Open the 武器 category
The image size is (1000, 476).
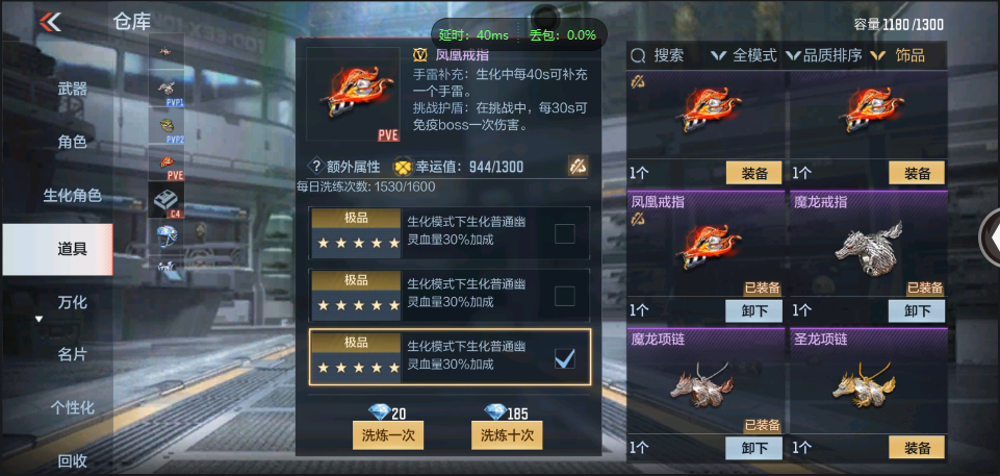[72, 89]
